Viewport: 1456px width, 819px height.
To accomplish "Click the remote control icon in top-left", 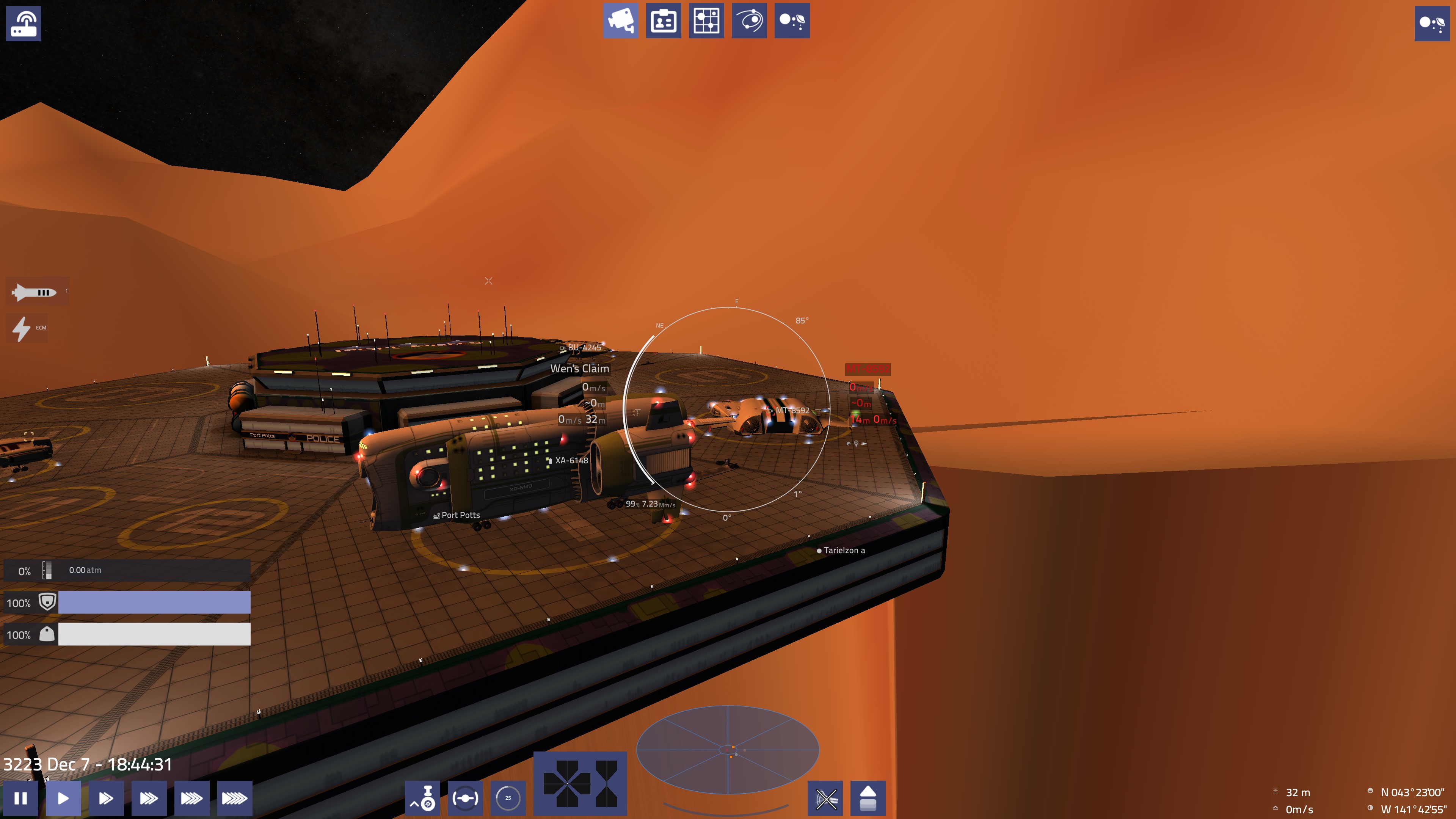I will (x=24, y=24).
